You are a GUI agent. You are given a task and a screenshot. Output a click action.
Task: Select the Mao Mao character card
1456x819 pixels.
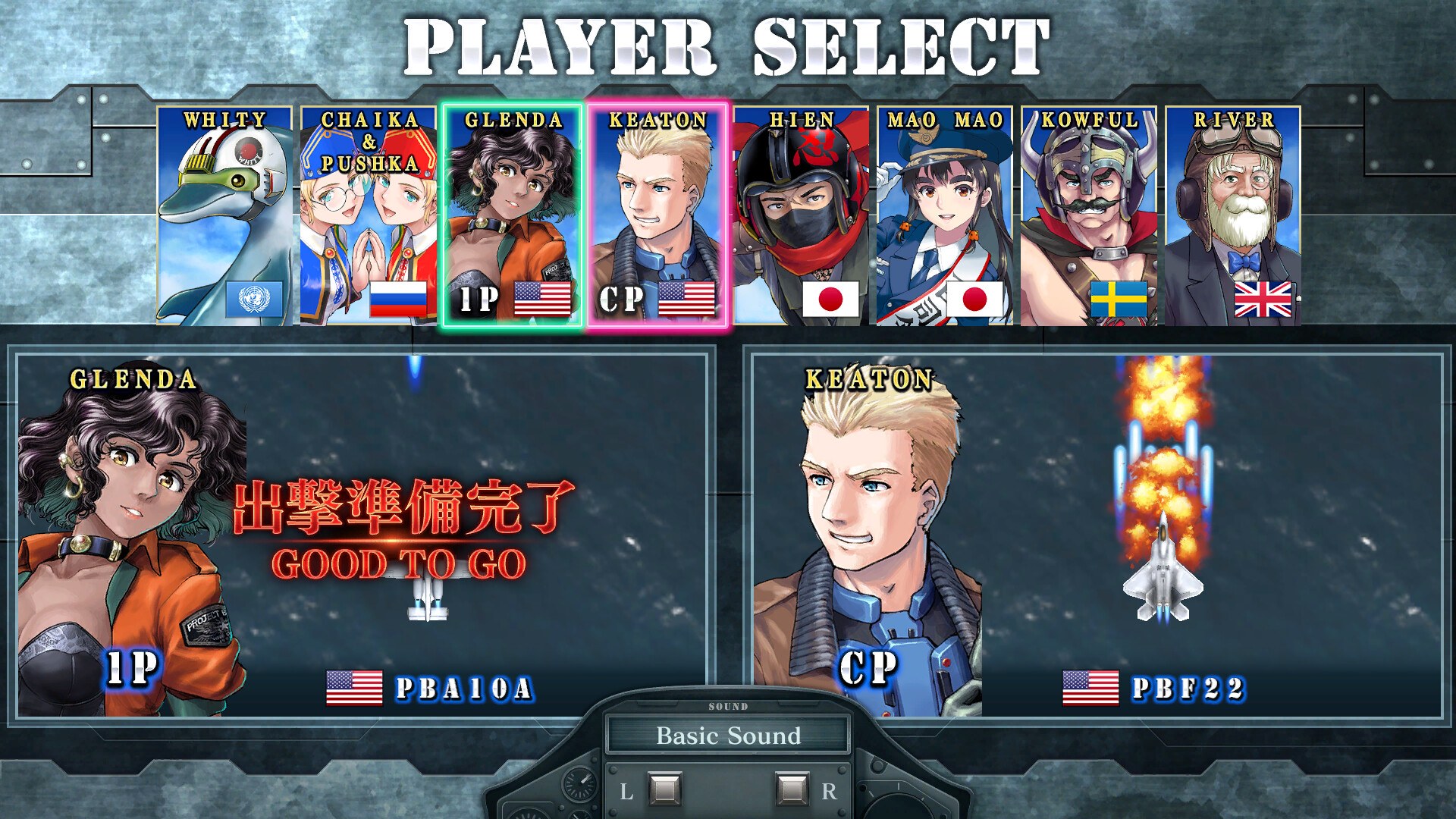(x=945, y=215)
